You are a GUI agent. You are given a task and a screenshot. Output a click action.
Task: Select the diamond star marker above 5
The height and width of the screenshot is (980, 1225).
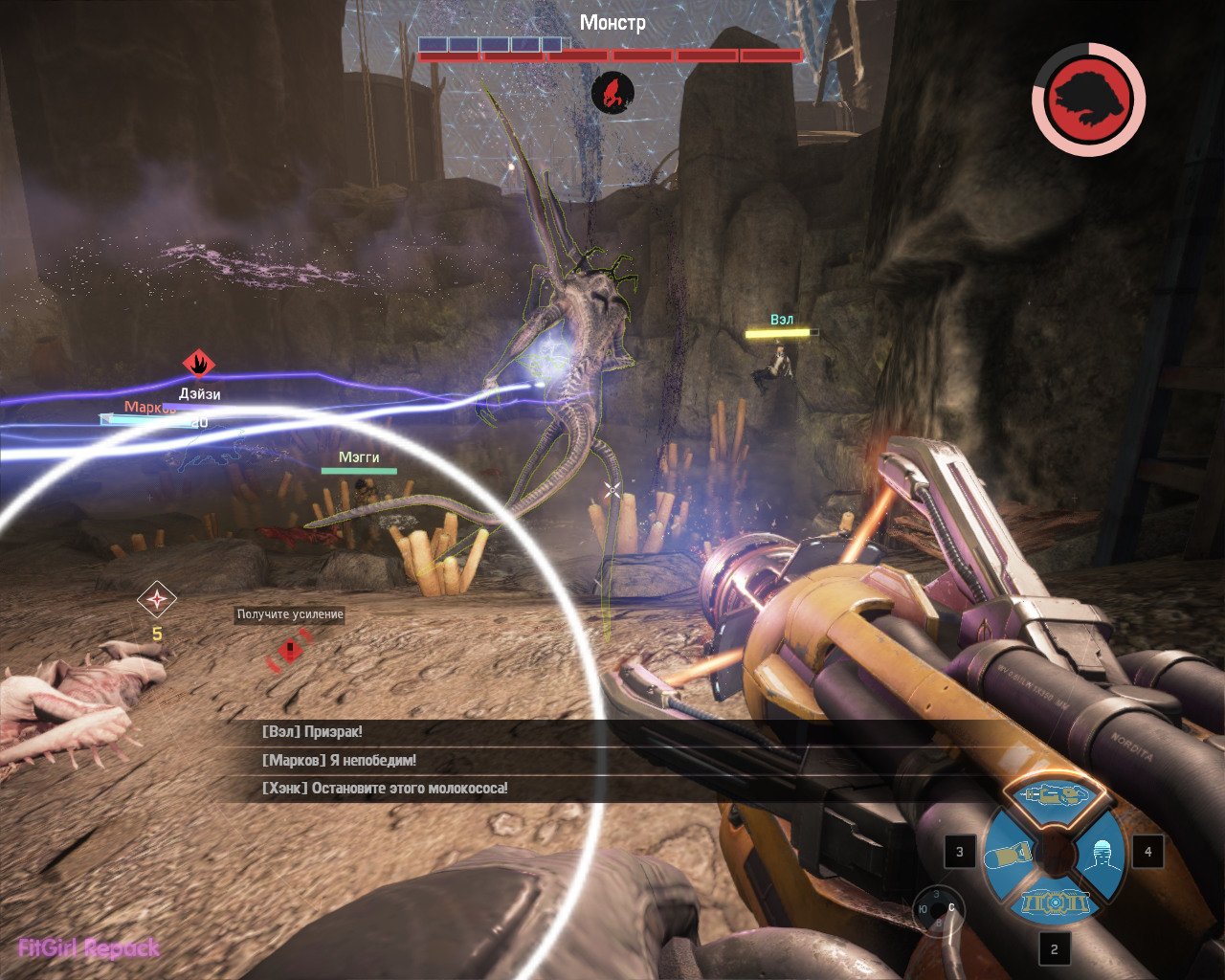[156, 600]
